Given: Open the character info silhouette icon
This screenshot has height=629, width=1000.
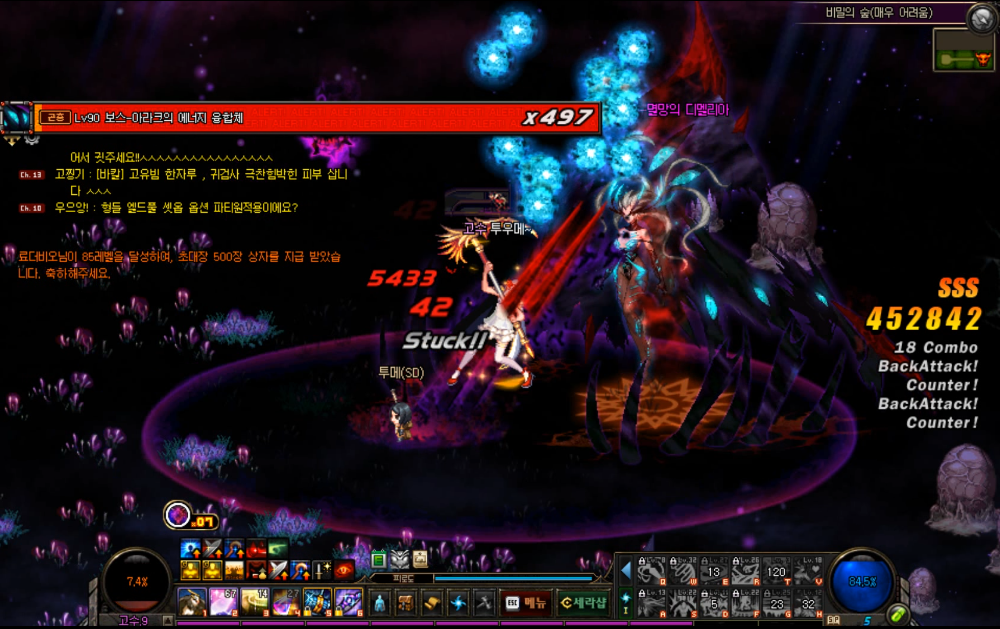Looking at the screenshot, I should pos(379,603).
